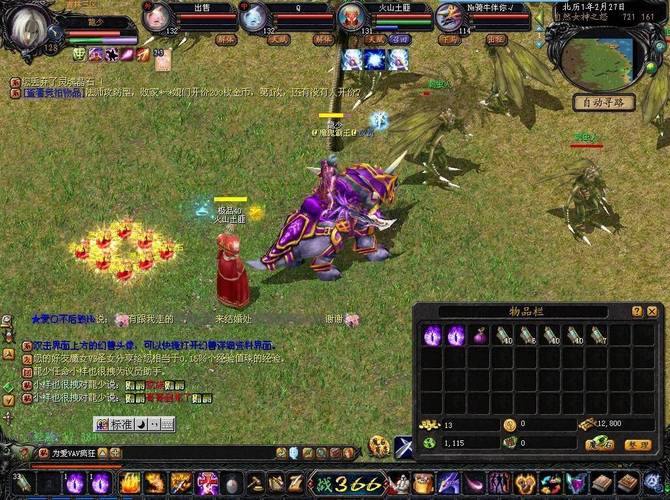
Task: Activate the flame skill on the hotbar
Action: click(130, 484)
